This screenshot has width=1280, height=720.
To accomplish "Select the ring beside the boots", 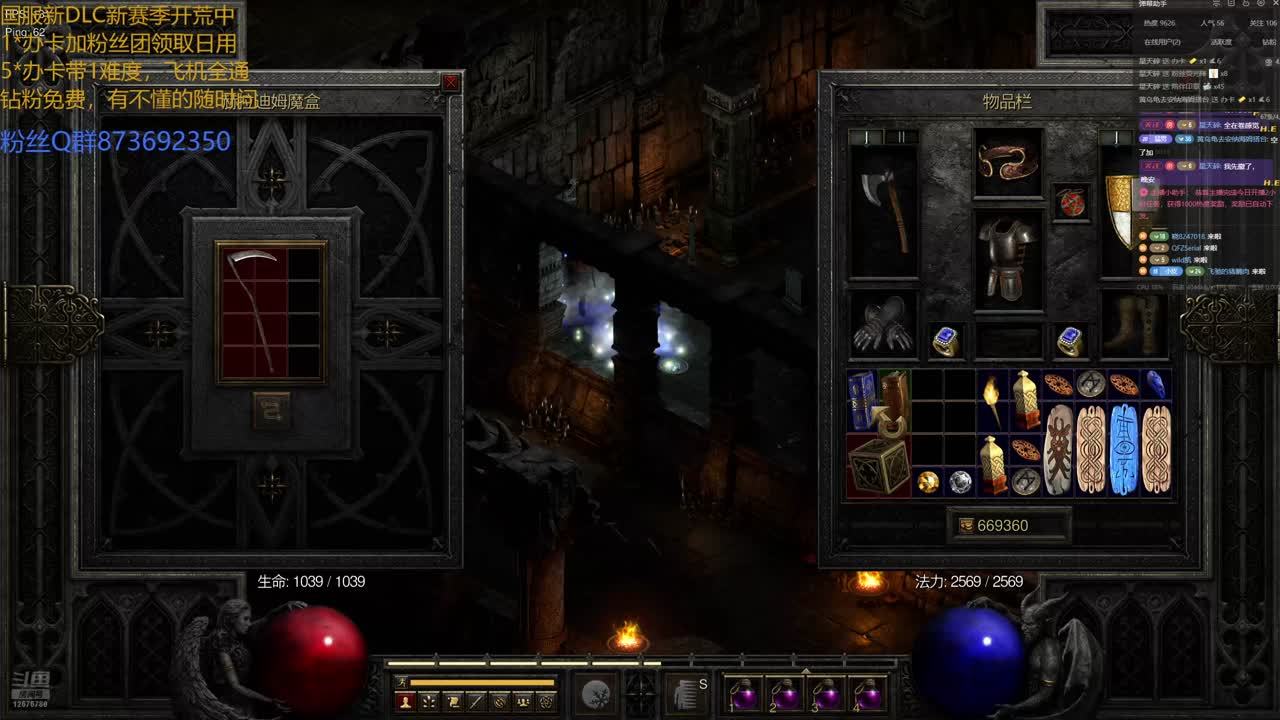I will [x=1071, y=341].
